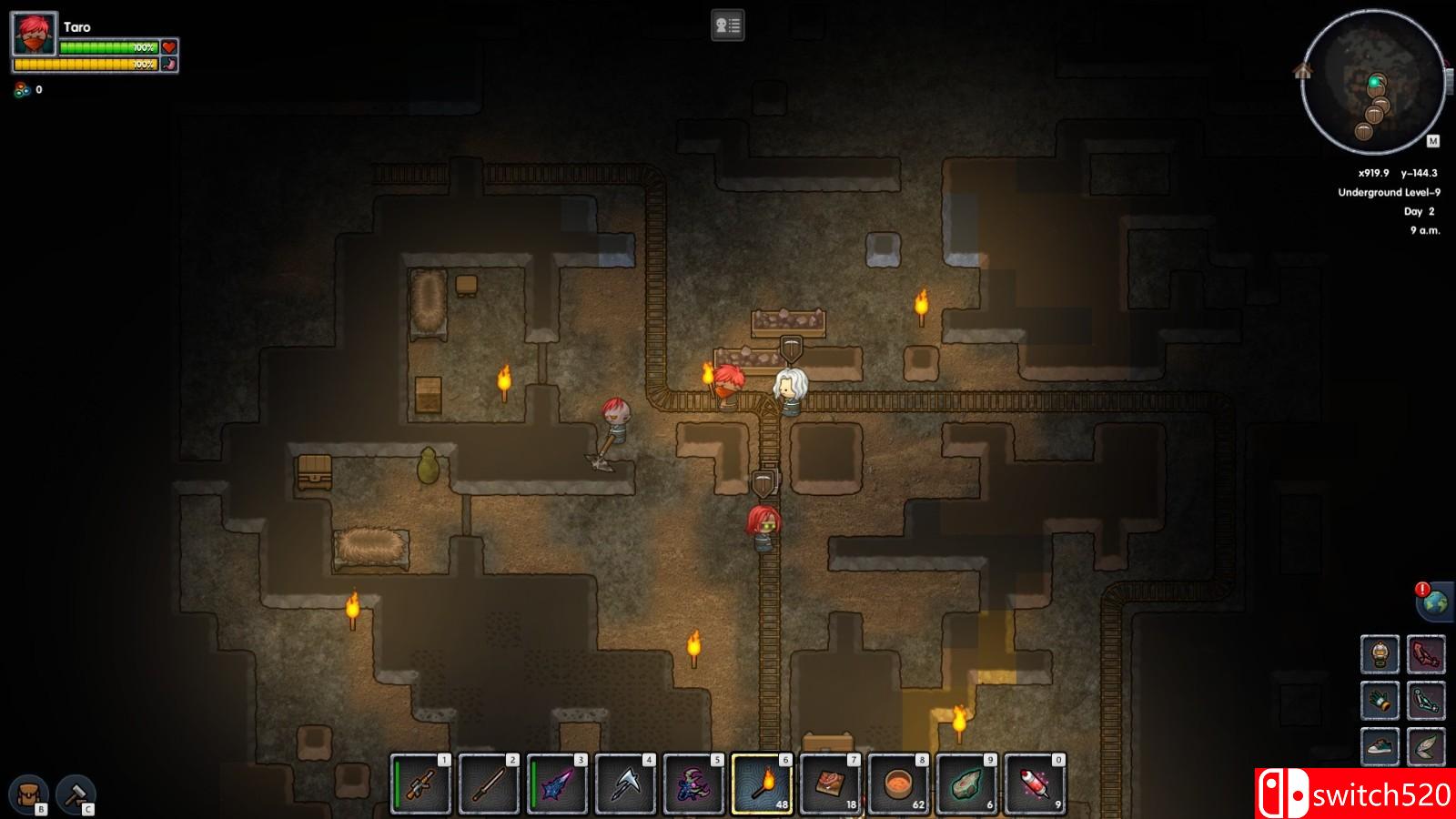The image size is (1456, 819).
Task: Select the lantern equipment slot
Action: click(x=1380, y=653)
